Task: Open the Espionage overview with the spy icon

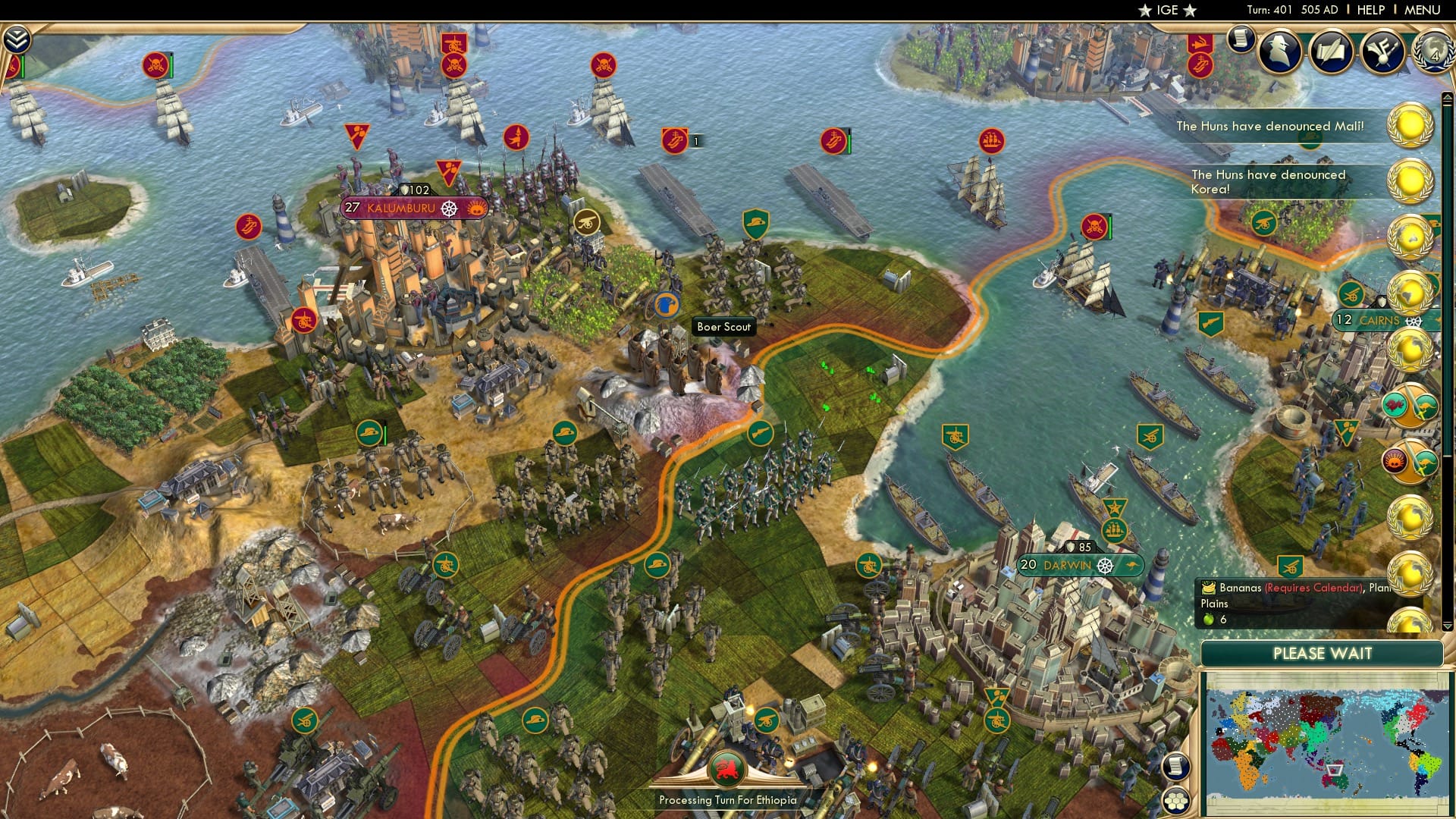Action: (1279, 51)
